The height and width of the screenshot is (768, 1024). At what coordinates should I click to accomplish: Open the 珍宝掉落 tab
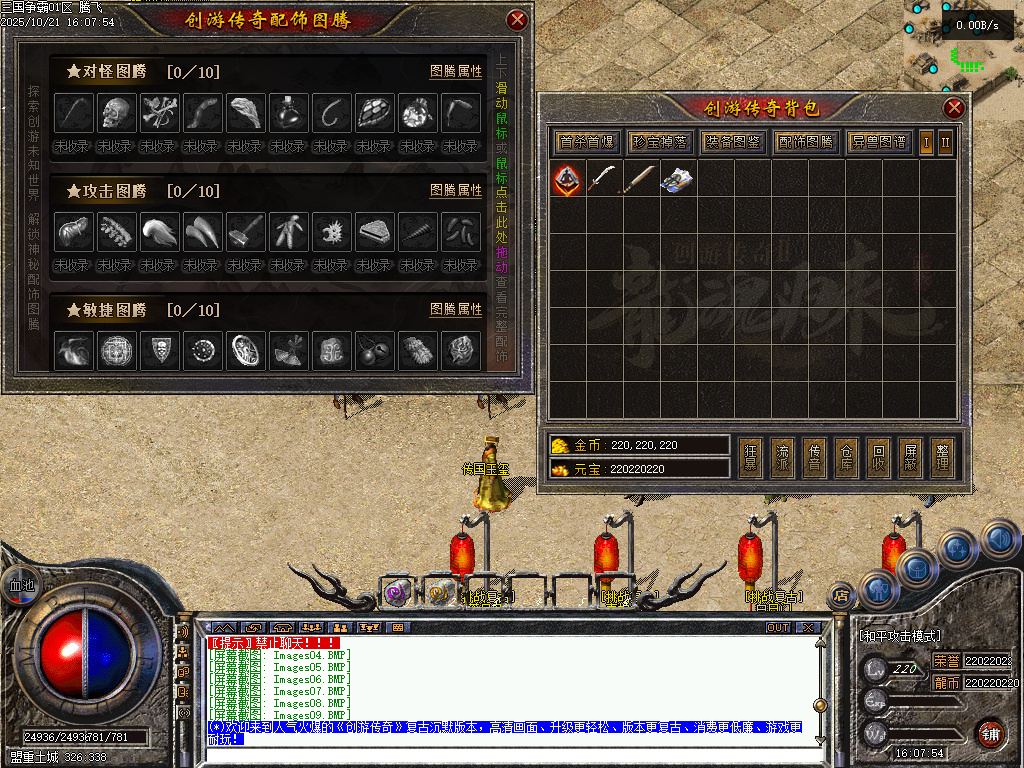[660, 142]
